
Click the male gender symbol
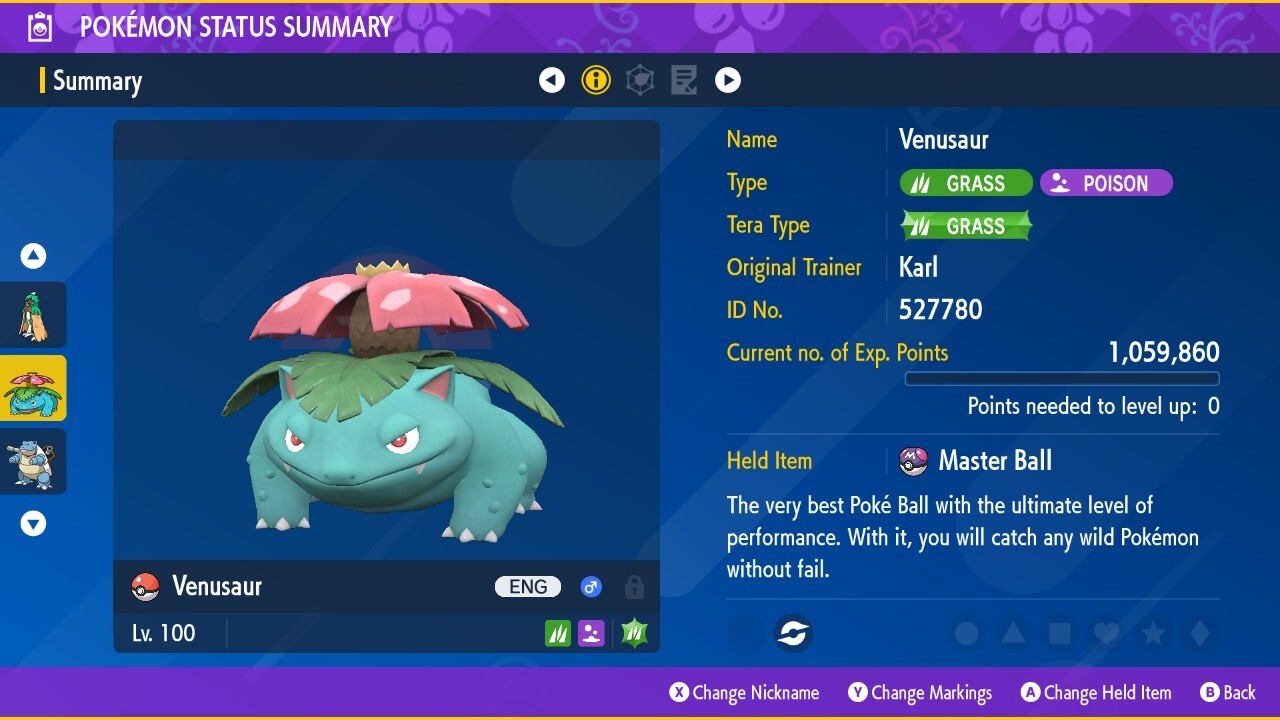591,587
